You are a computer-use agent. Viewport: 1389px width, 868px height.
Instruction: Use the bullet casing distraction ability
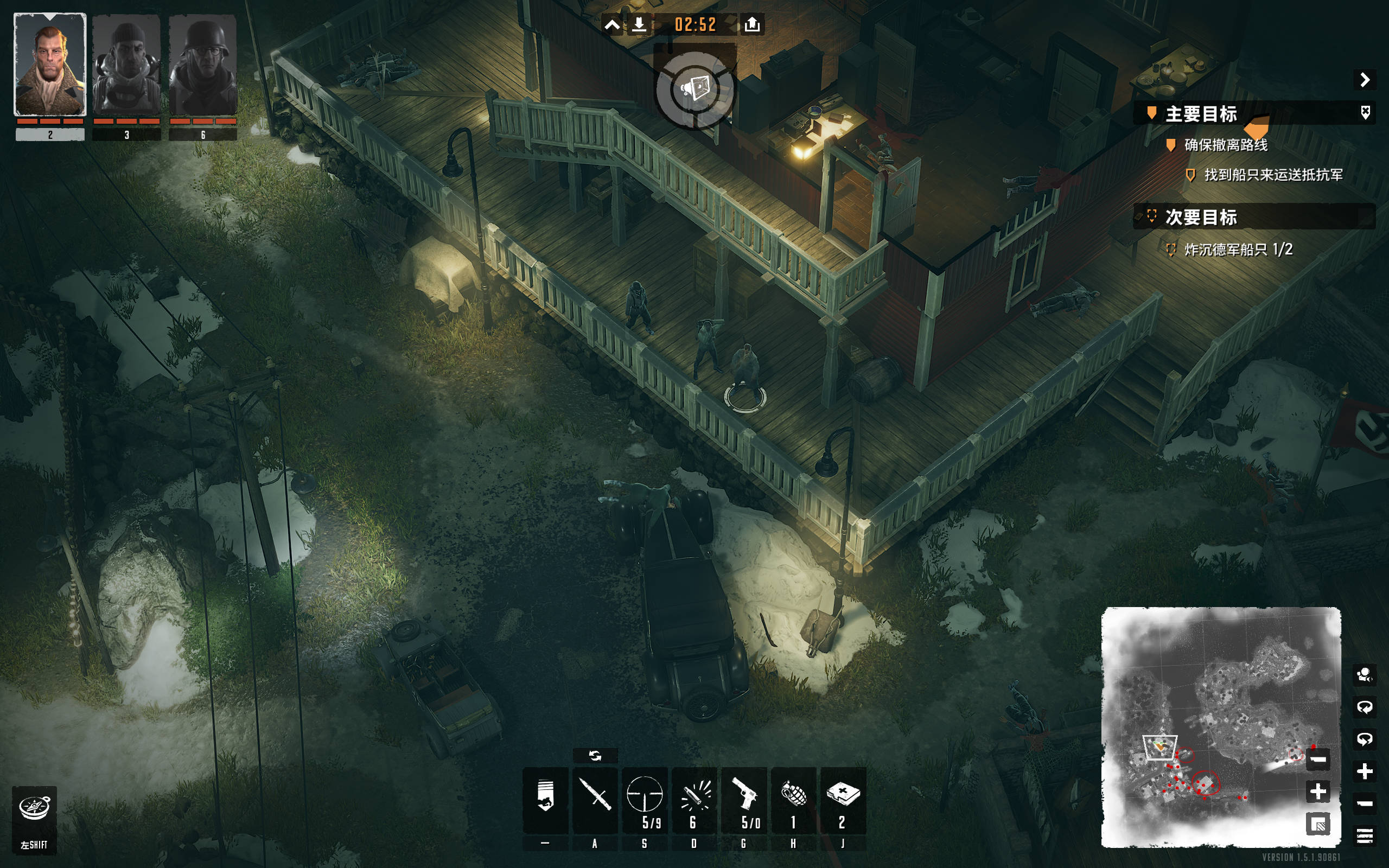click(694, 799)
